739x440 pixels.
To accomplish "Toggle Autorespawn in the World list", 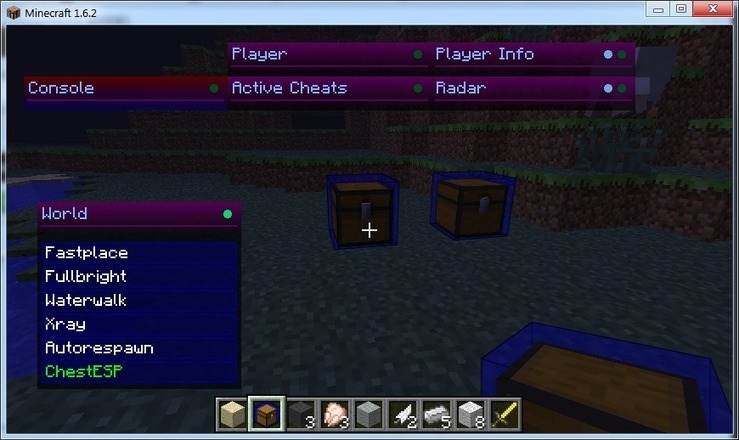I will click(98, 348).
